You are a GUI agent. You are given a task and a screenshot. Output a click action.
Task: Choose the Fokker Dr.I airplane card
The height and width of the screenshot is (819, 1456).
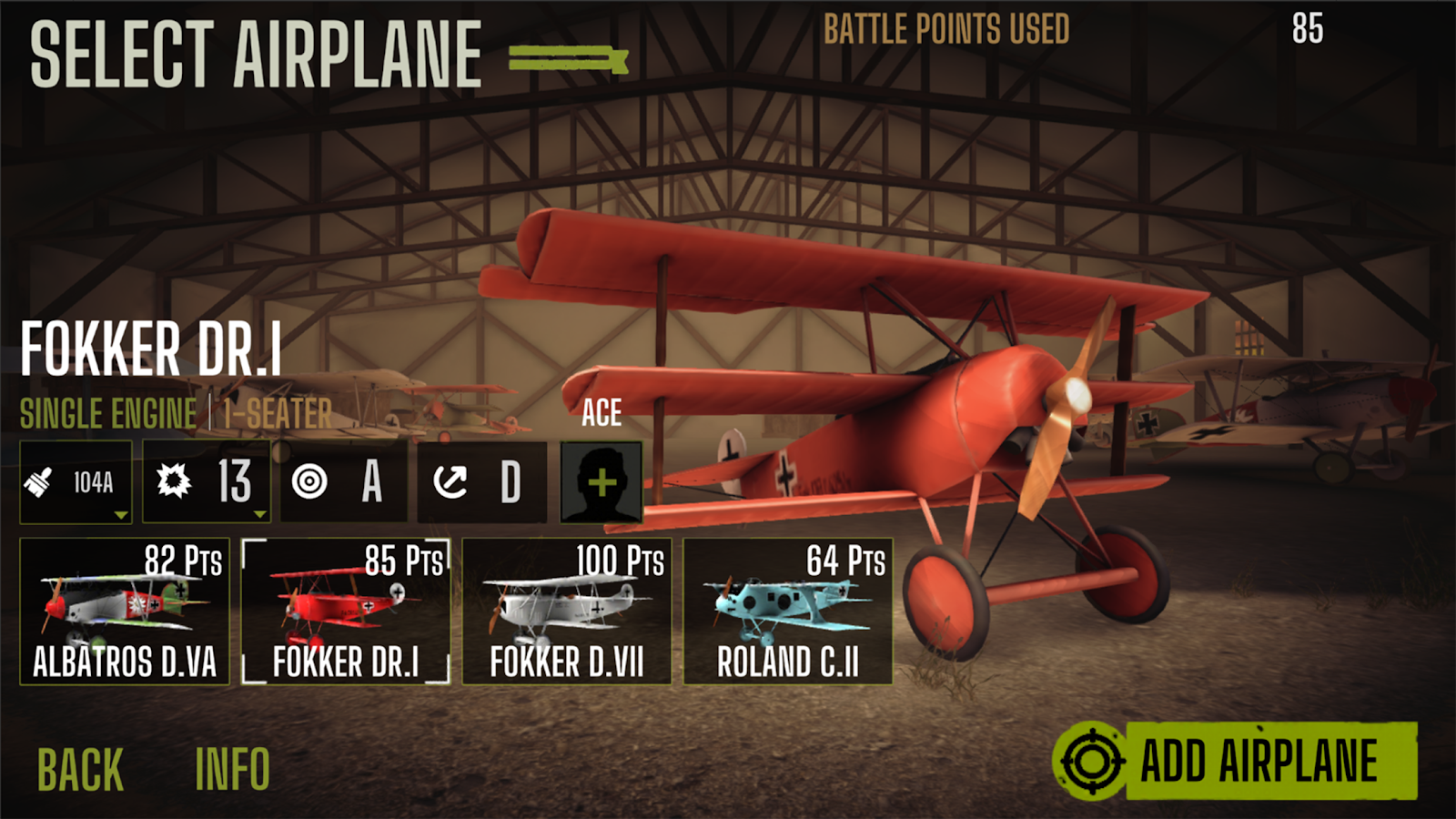[346, 611]
